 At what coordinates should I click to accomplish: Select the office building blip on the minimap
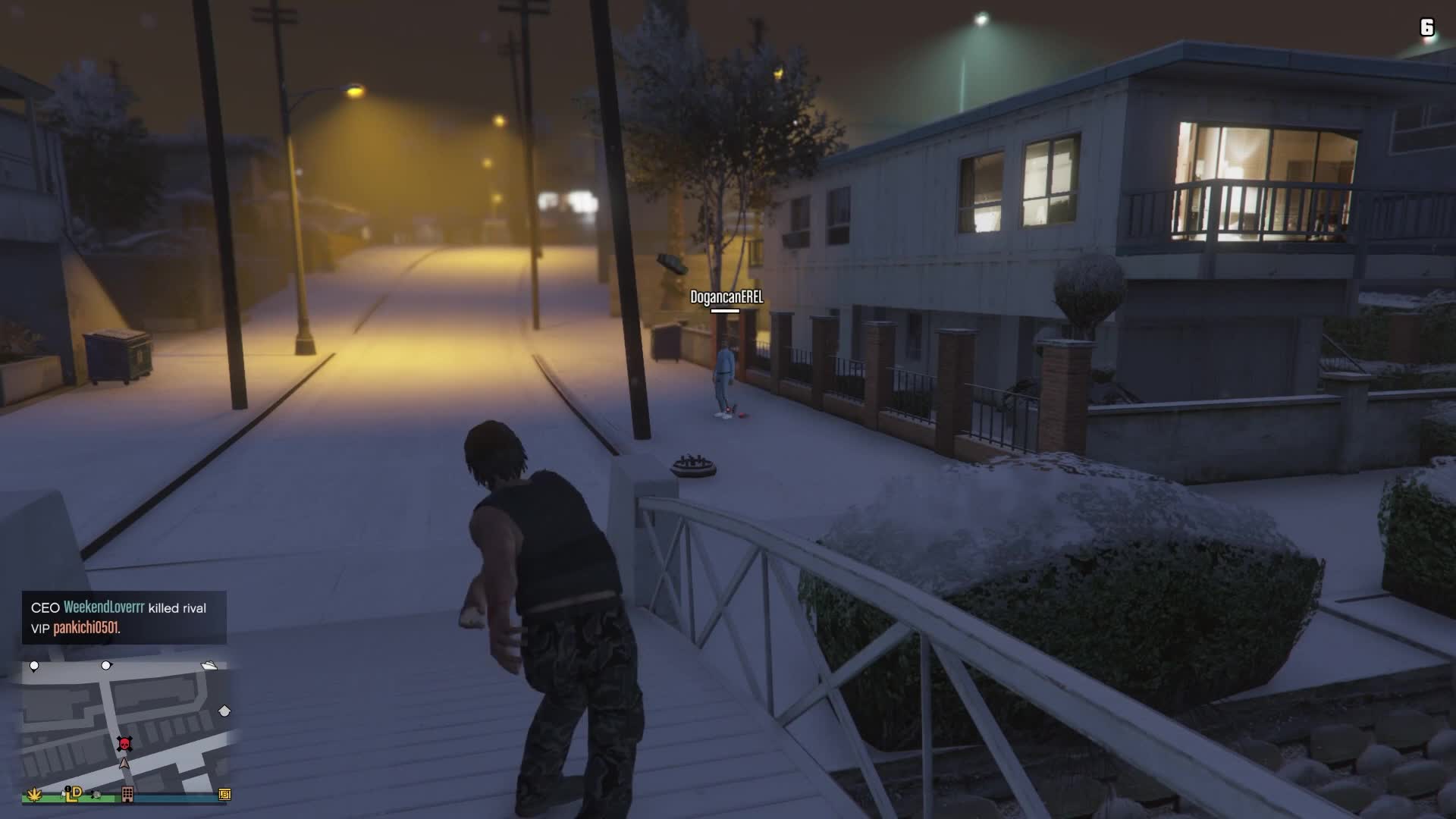click(127, 794)
